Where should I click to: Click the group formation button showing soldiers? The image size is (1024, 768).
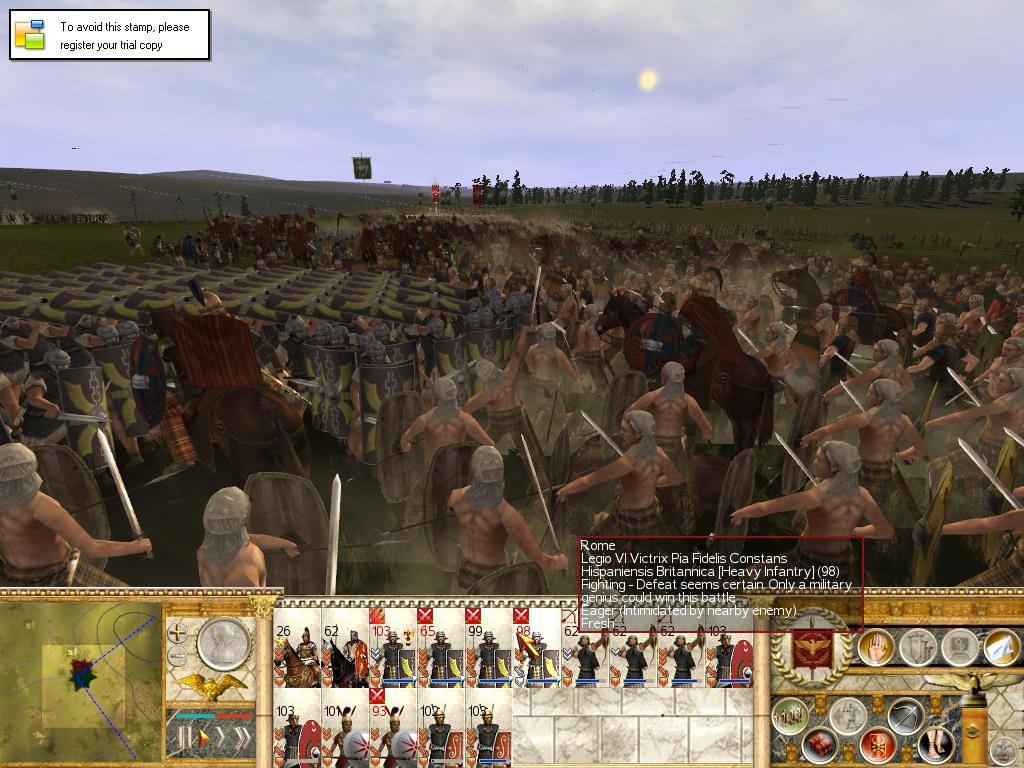[x=789, y=716]
